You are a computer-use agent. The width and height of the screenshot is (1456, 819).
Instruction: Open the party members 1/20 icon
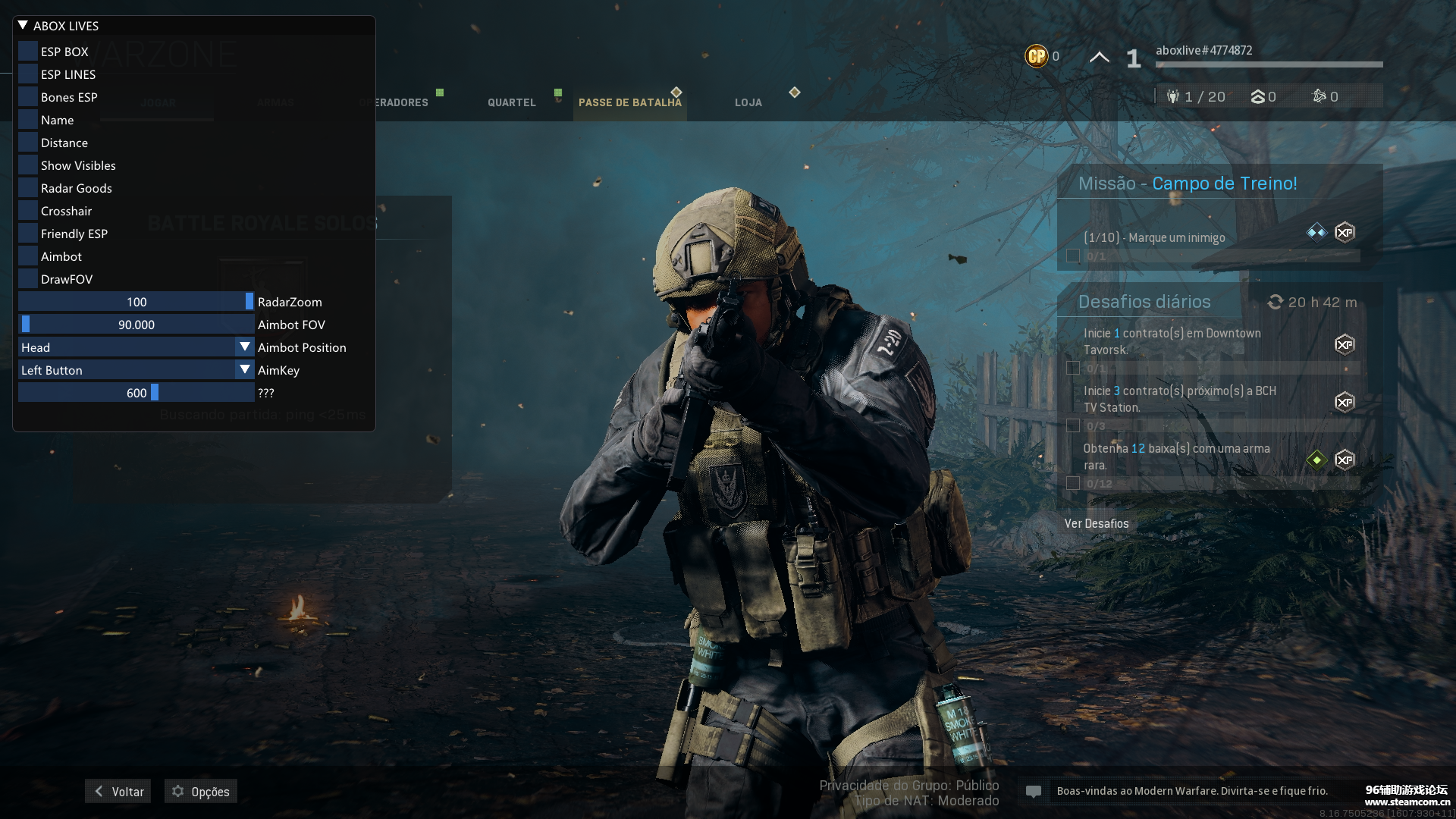tap(1174, 96)
